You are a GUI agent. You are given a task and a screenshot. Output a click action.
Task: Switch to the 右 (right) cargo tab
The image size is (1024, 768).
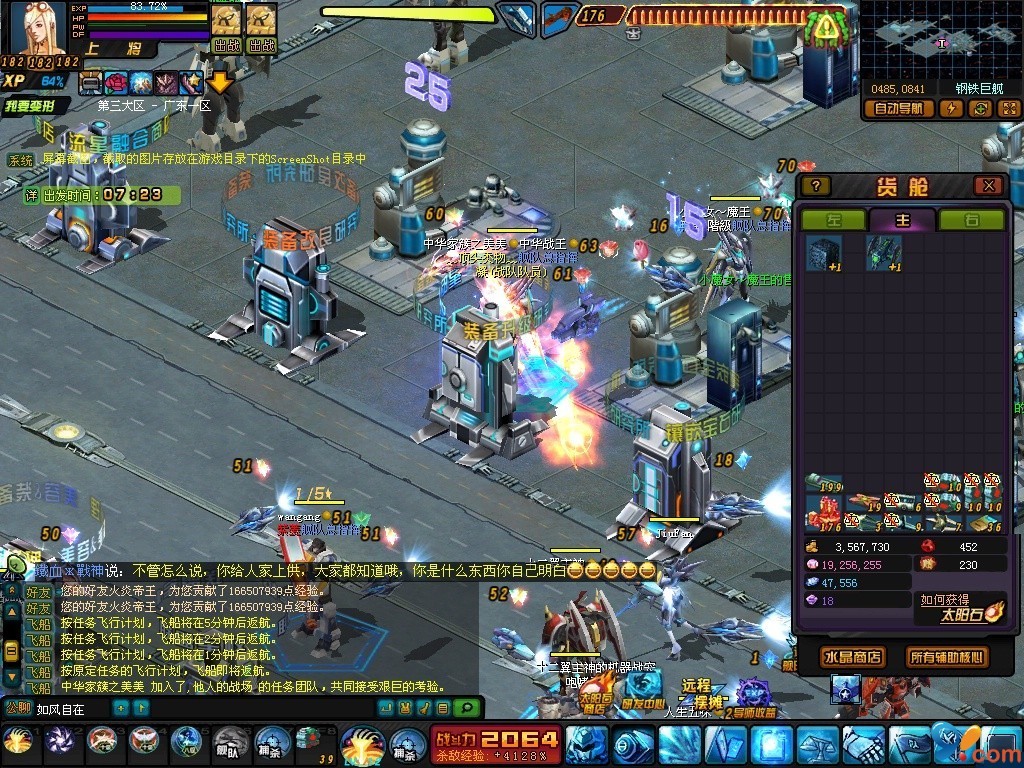[x=971, y=220]
